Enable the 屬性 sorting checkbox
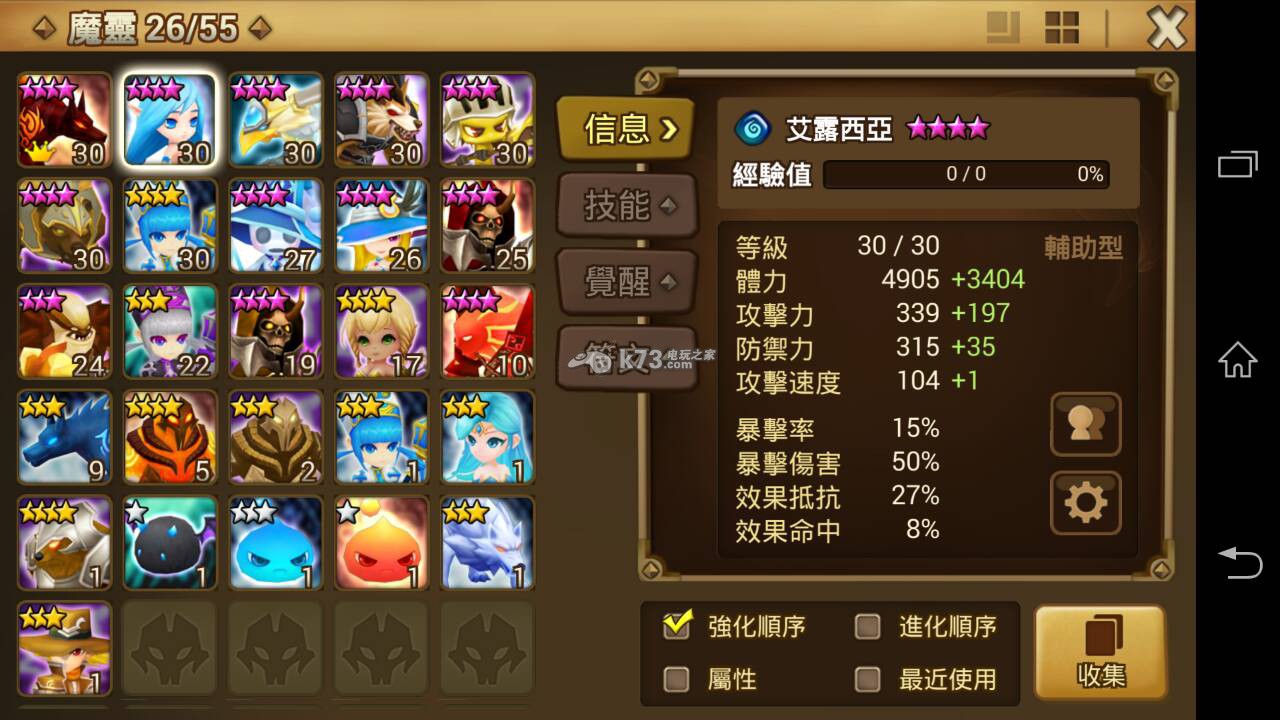The width and height of the screenshot is (1280, 720). tap(678, 678)
